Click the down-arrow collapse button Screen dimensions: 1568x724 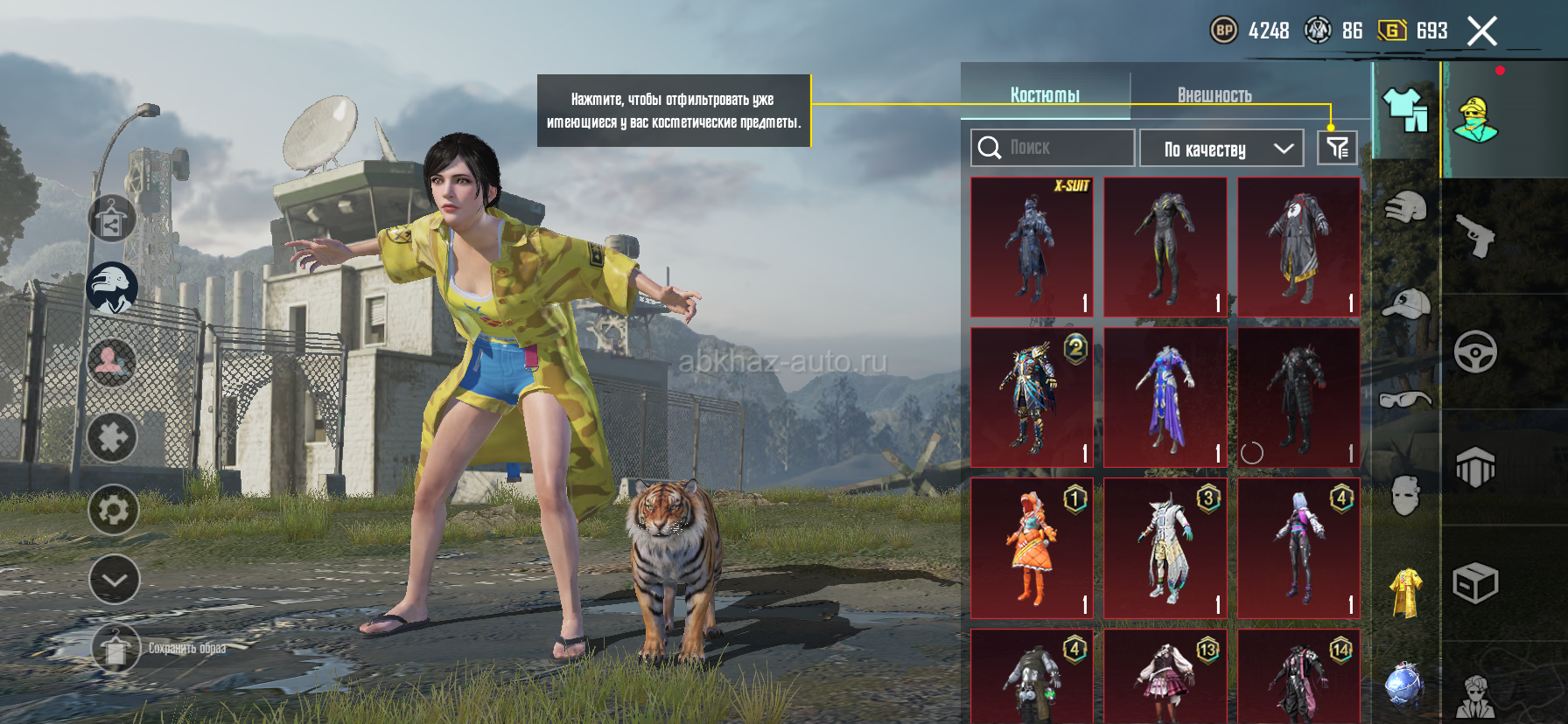tap(114, 579)
